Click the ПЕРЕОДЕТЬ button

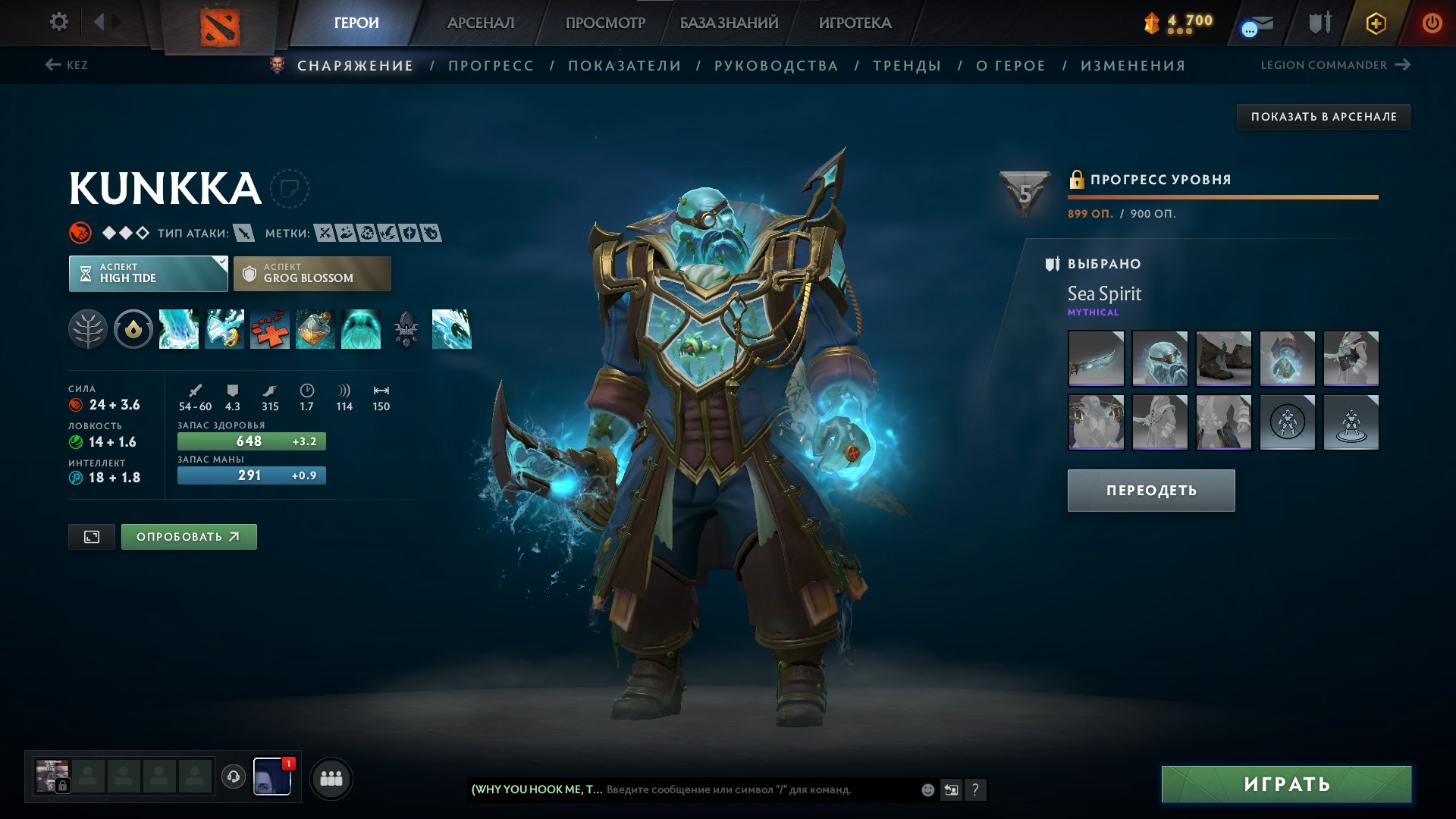click(x=1150, y=490)
